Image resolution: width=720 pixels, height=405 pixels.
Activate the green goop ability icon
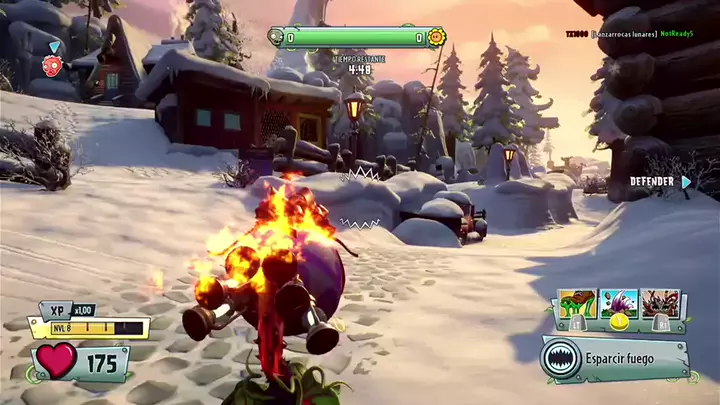578,304
